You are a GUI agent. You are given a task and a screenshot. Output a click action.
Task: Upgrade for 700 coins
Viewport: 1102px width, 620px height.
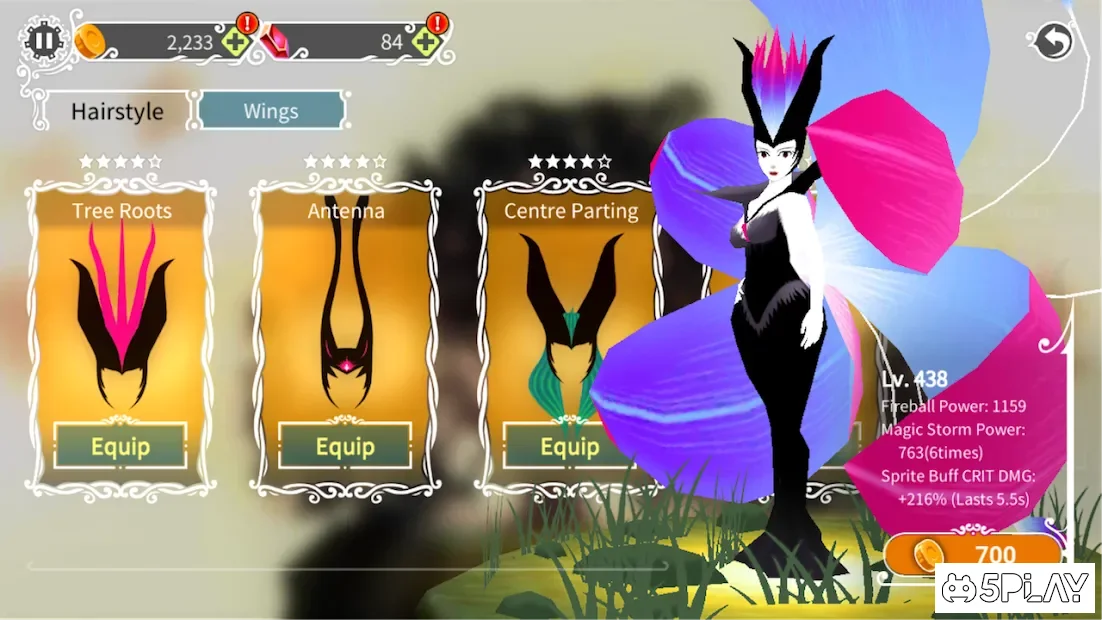[x=973, y=554]
